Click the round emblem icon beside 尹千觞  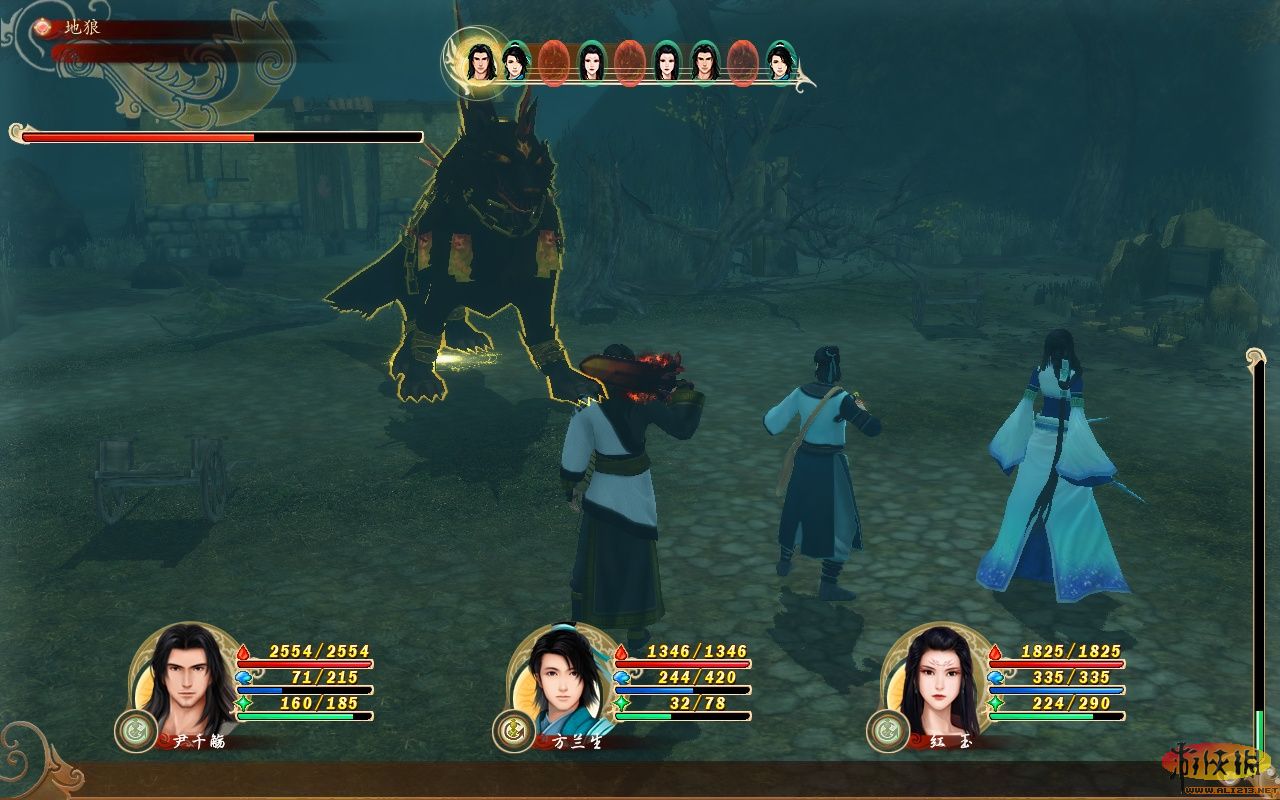(134, 731)
